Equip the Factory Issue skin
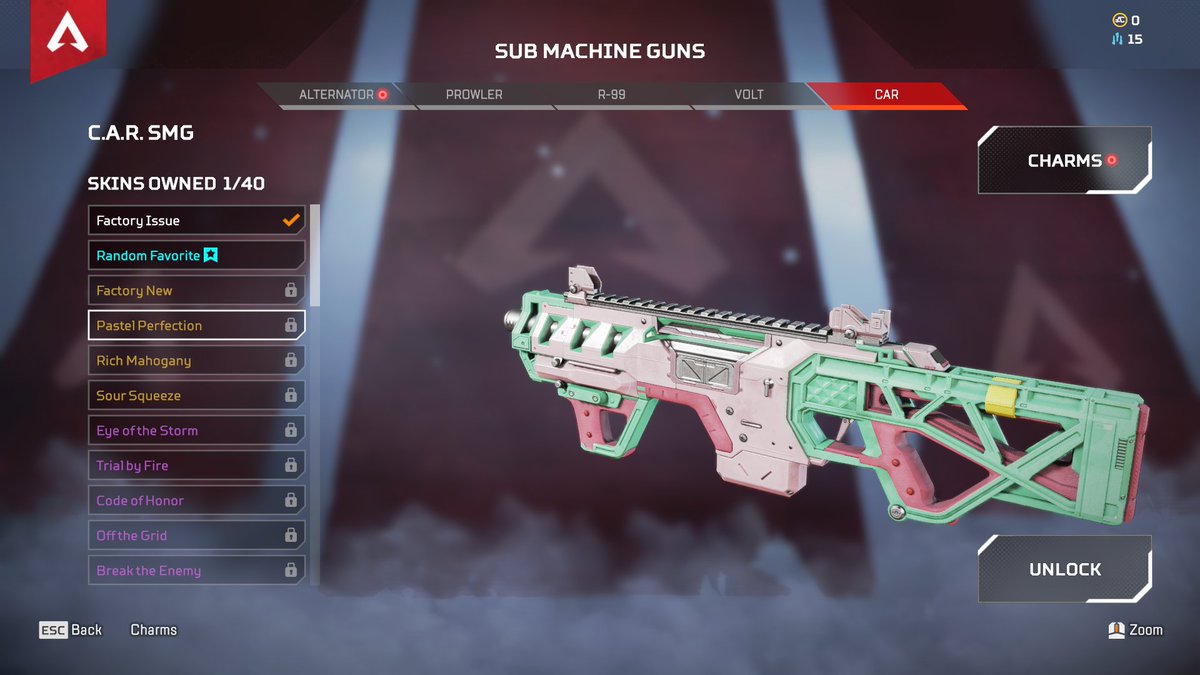This screenshot has height=675, width=1200. click(196, 221)
